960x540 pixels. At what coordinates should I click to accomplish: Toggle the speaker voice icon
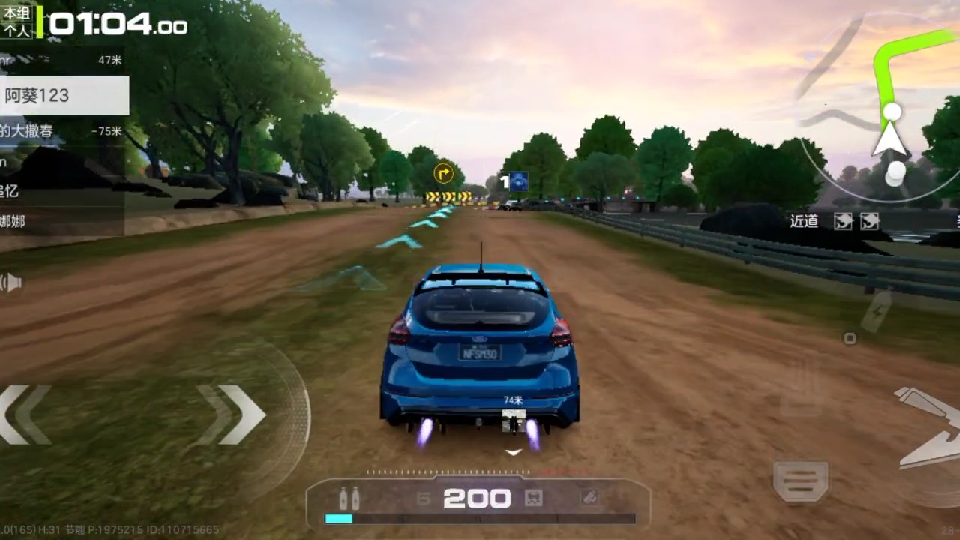coord(10,283)
